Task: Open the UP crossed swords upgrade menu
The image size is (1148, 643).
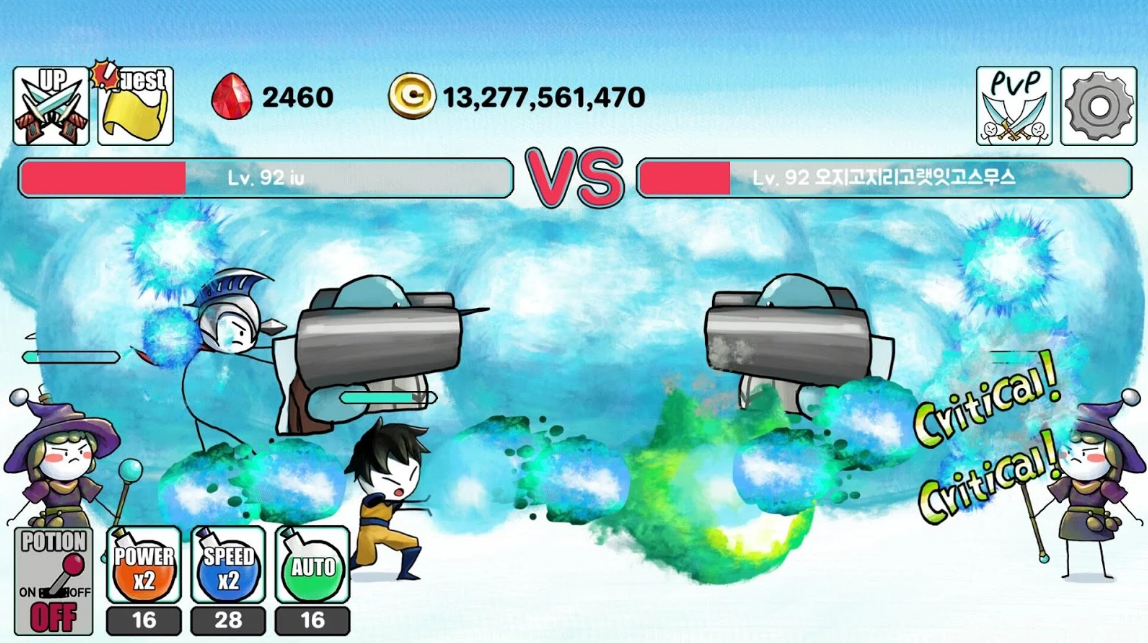Action: 51,106
